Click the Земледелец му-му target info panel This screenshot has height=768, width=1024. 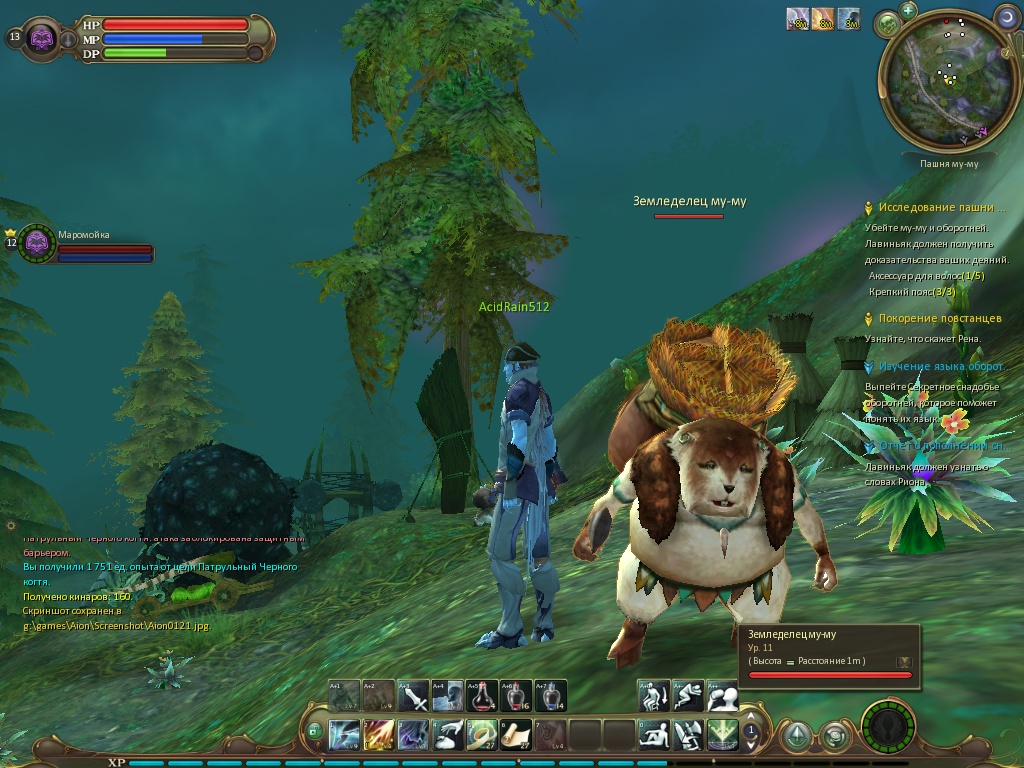(x=829, y=657)
